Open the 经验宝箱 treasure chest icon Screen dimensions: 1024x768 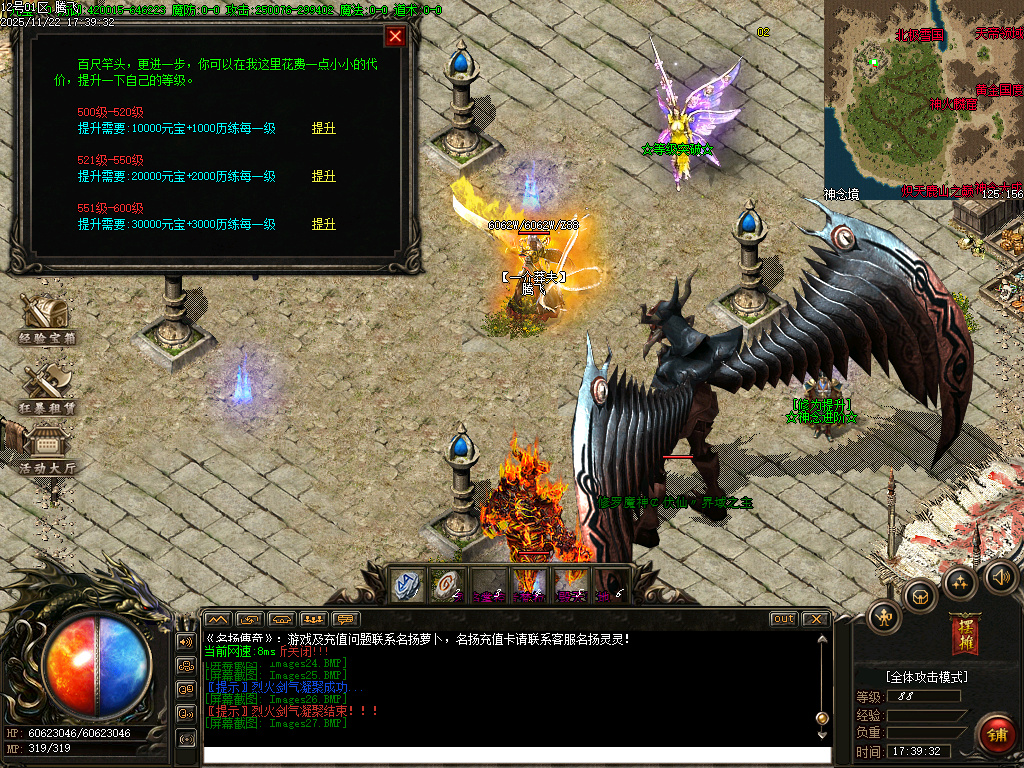point(46,320)
